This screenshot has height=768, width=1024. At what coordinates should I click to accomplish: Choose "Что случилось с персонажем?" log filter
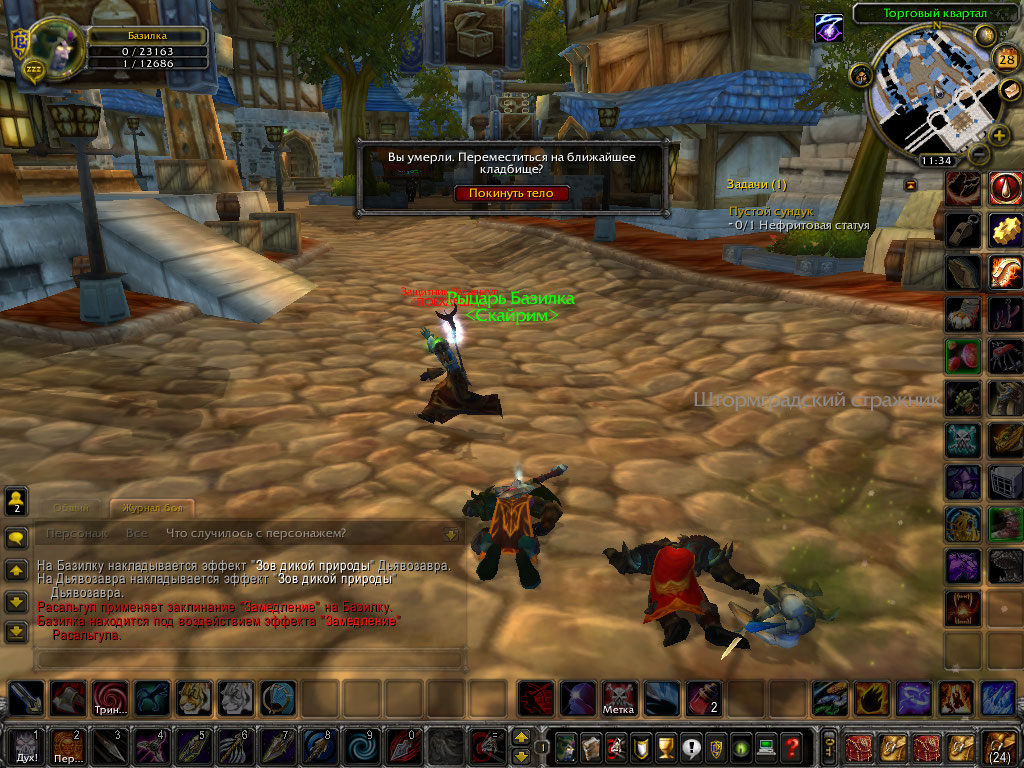coord(256,533)
